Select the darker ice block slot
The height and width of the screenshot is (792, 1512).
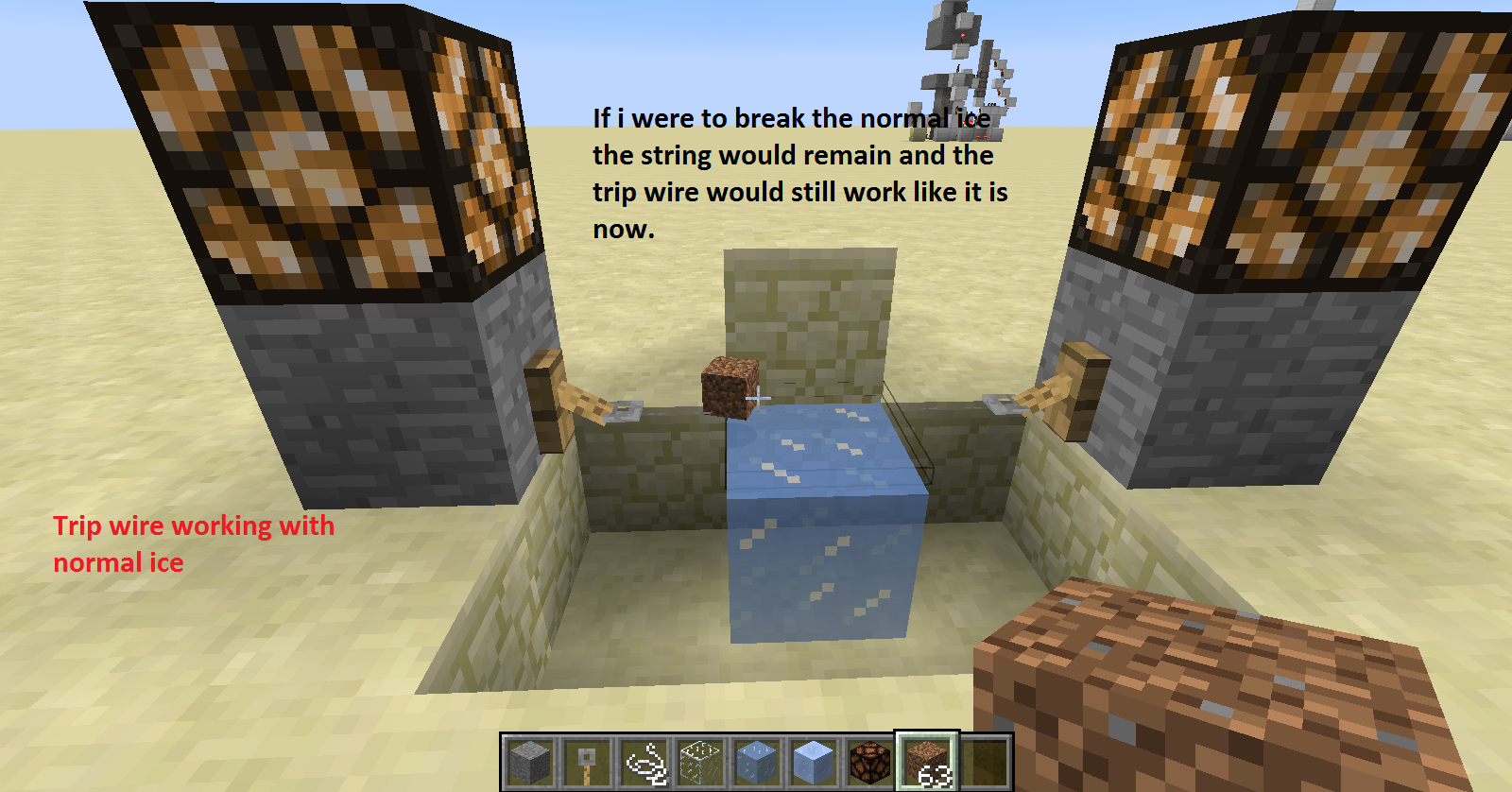(x=757, y=762)
